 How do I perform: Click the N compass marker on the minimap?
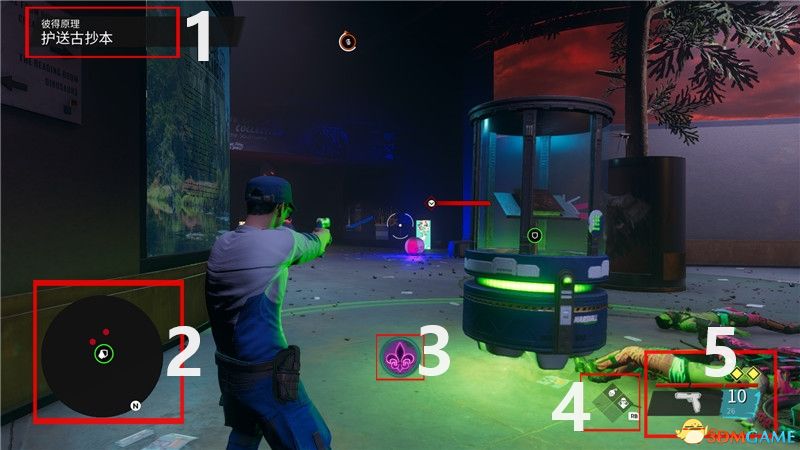135,405
